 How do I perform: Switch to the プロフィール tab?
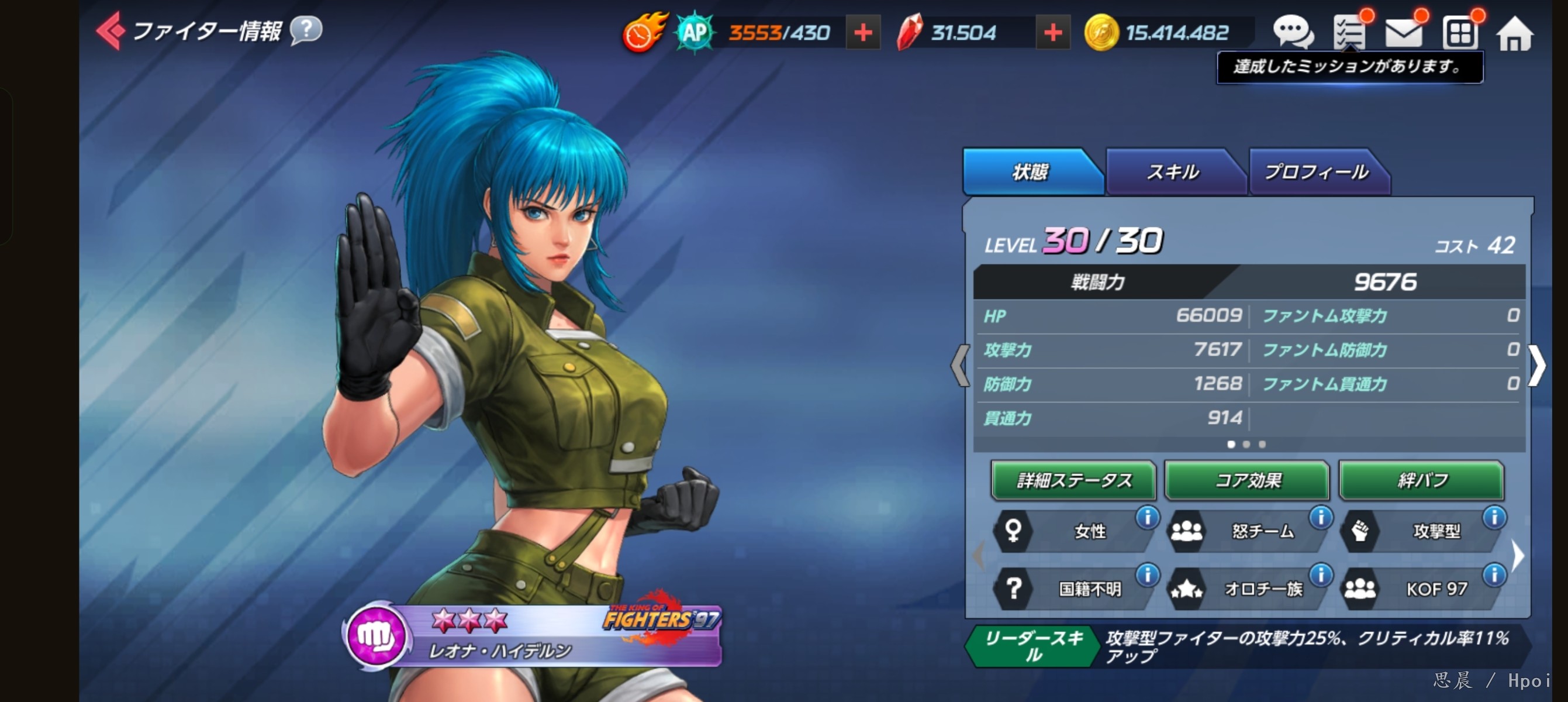coord(1316,173)
